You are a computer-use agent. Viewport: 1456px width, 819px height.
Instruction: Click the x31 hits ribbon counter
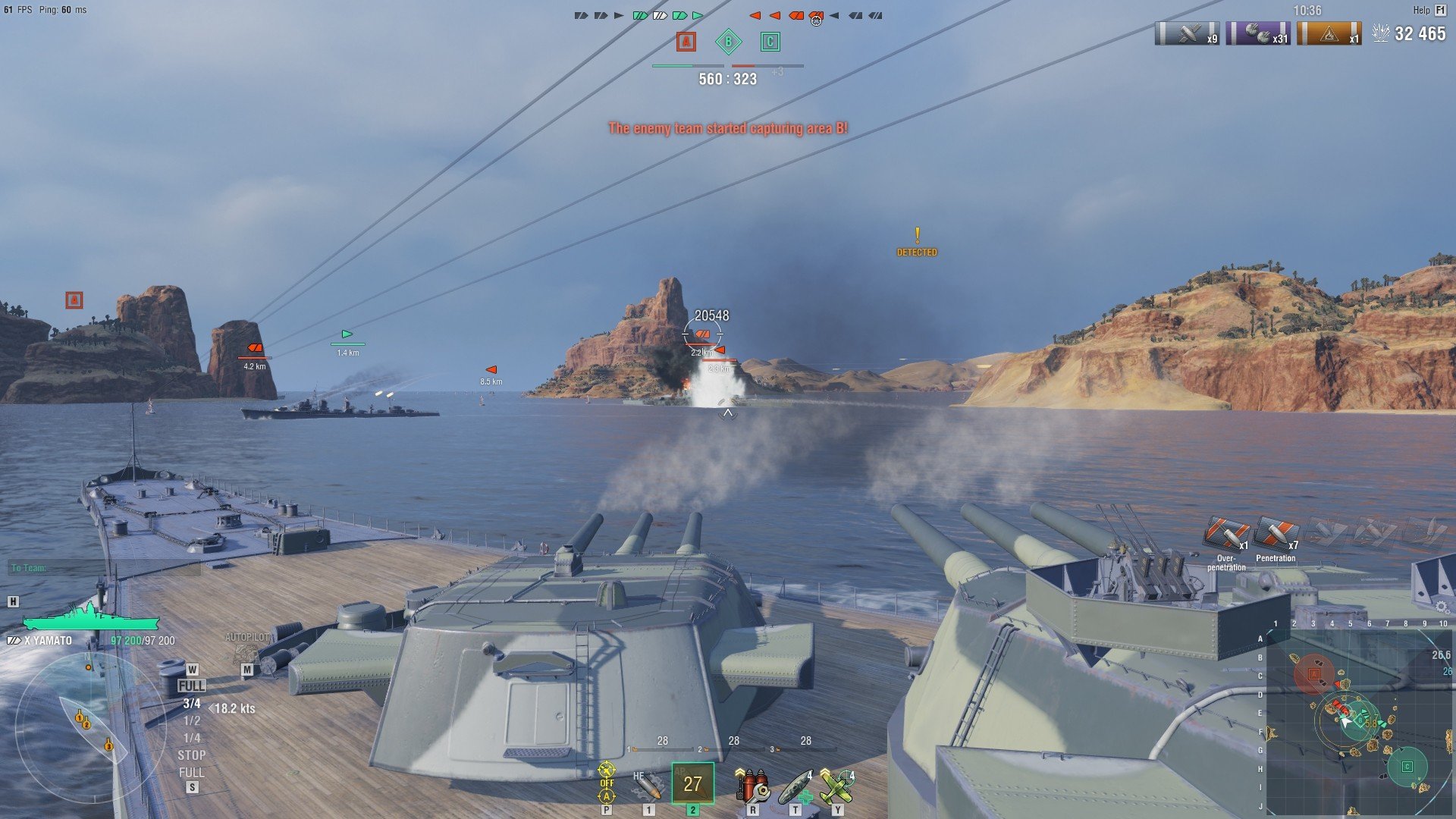1258,33
